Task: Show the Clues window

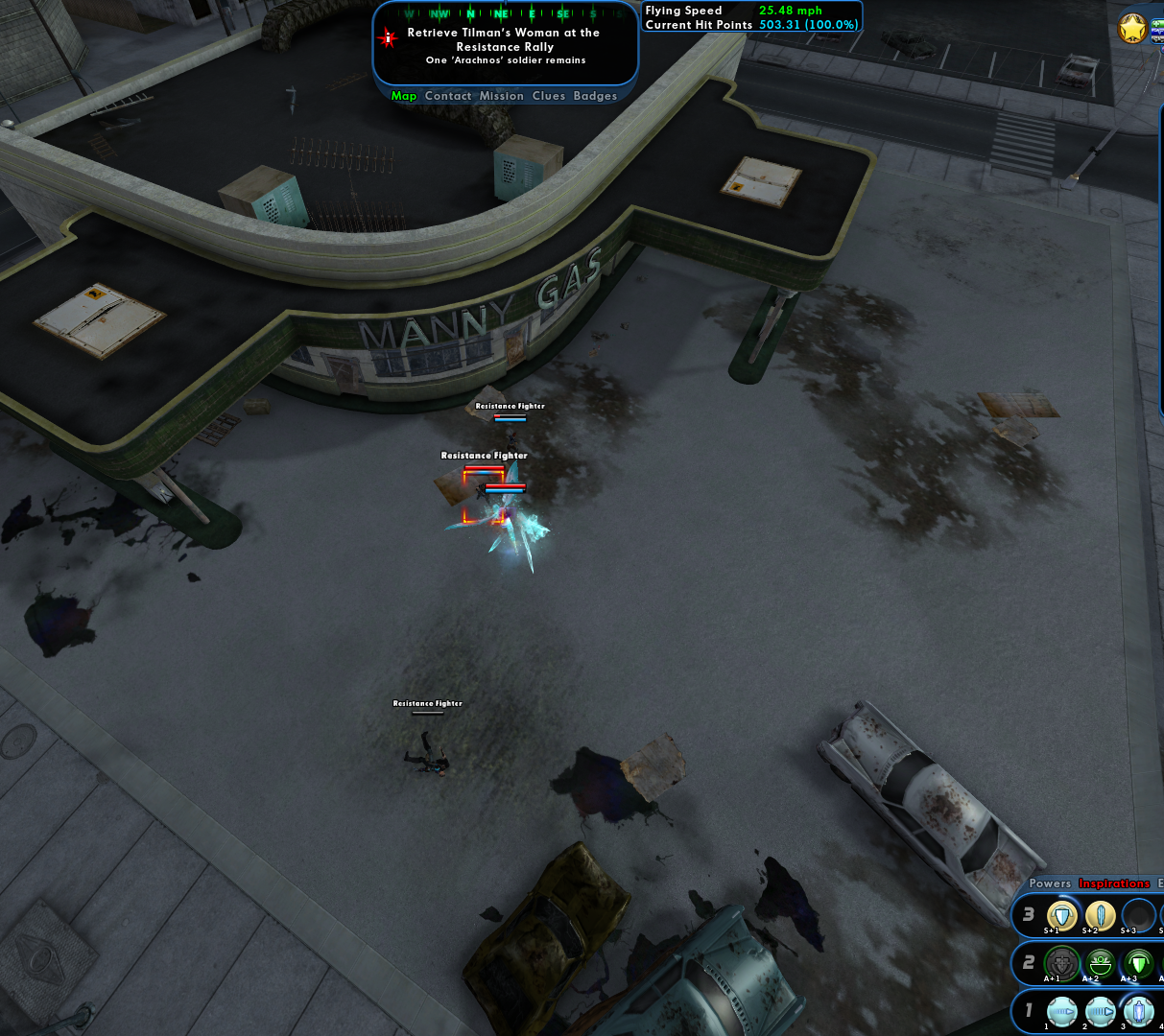Action: [x=549, y=96]
